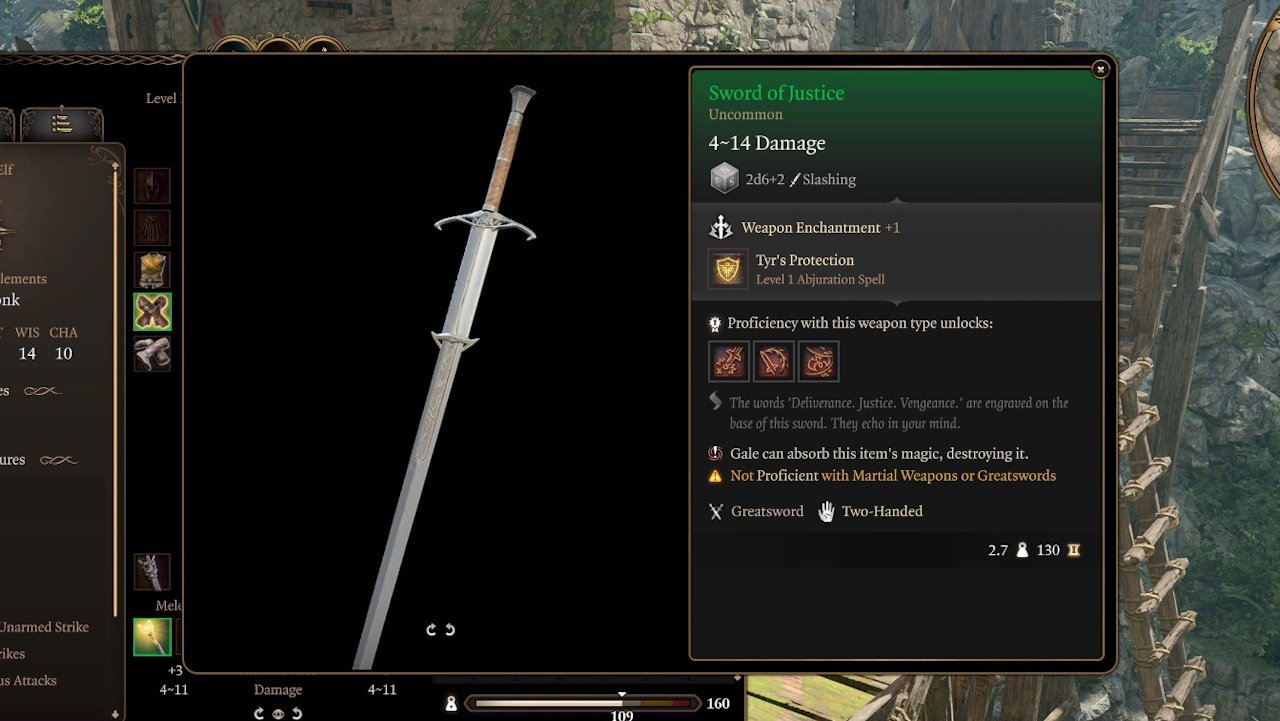Select the cloak equipment slot
This screenshot has width=1280, height=721.
(x=152, y=227)
